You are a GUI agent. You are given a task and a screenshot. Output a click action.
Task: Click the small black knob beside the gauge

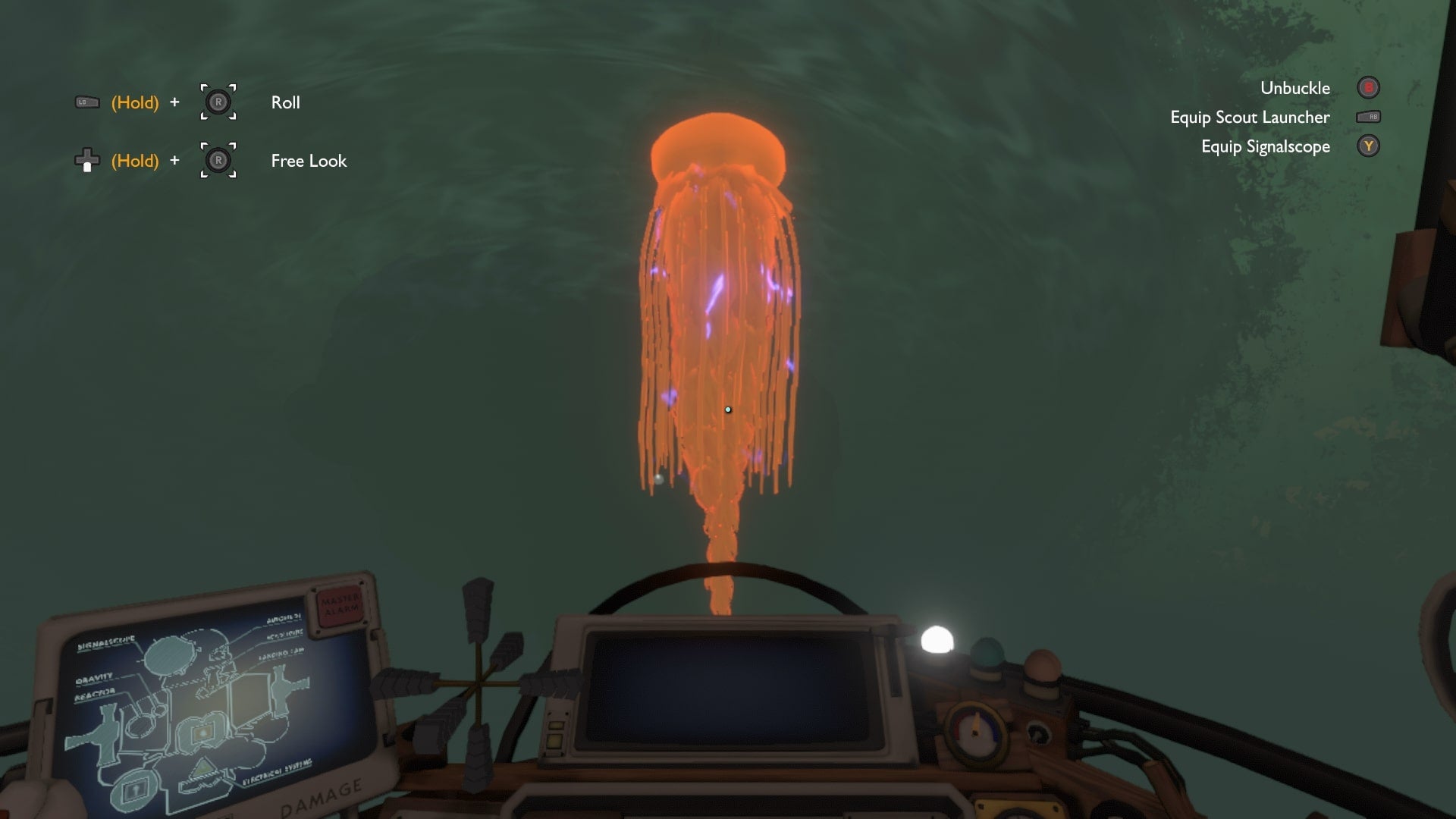point(1038,733)
